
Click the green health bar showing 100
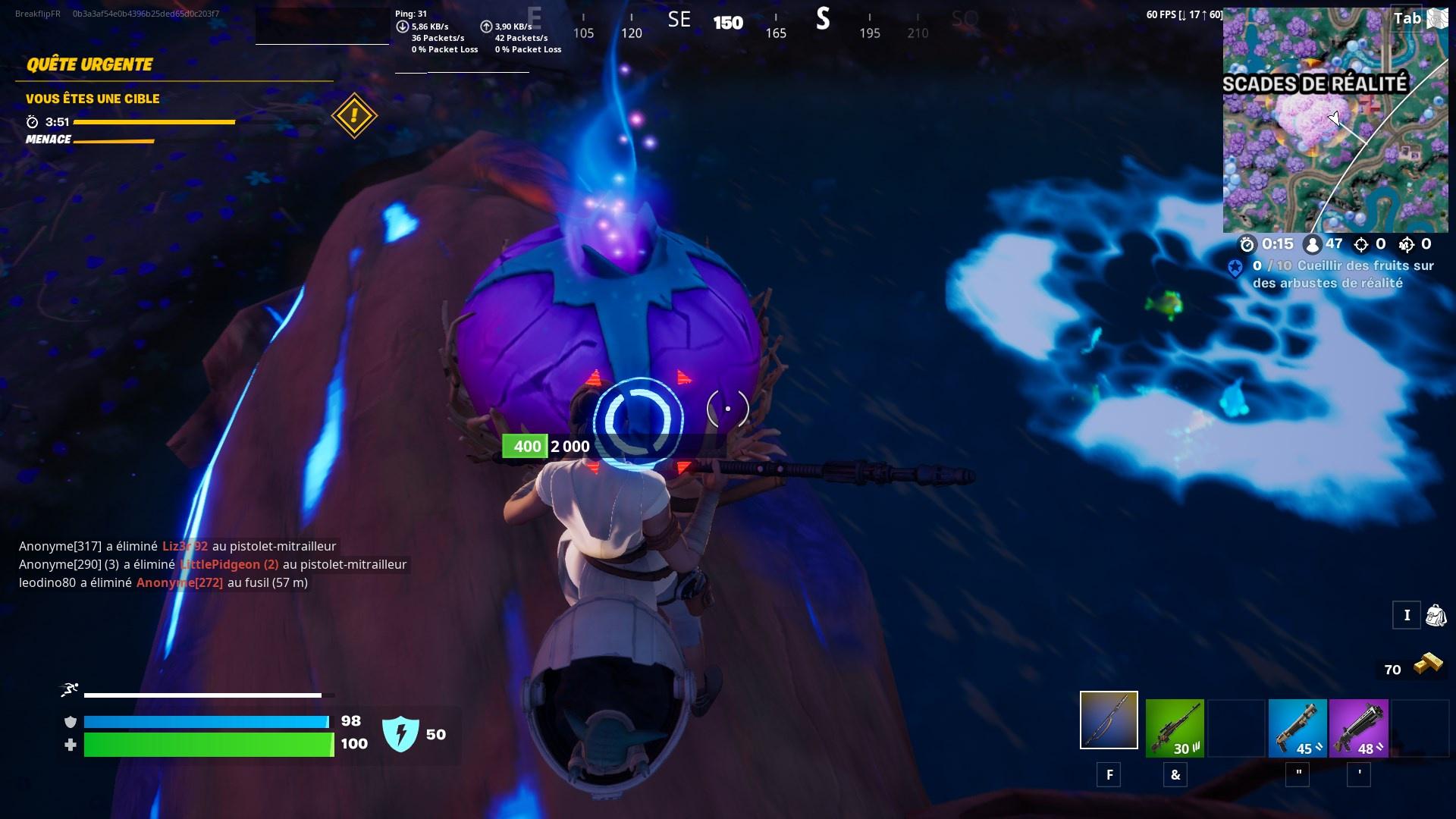click(x=209, y=745)
